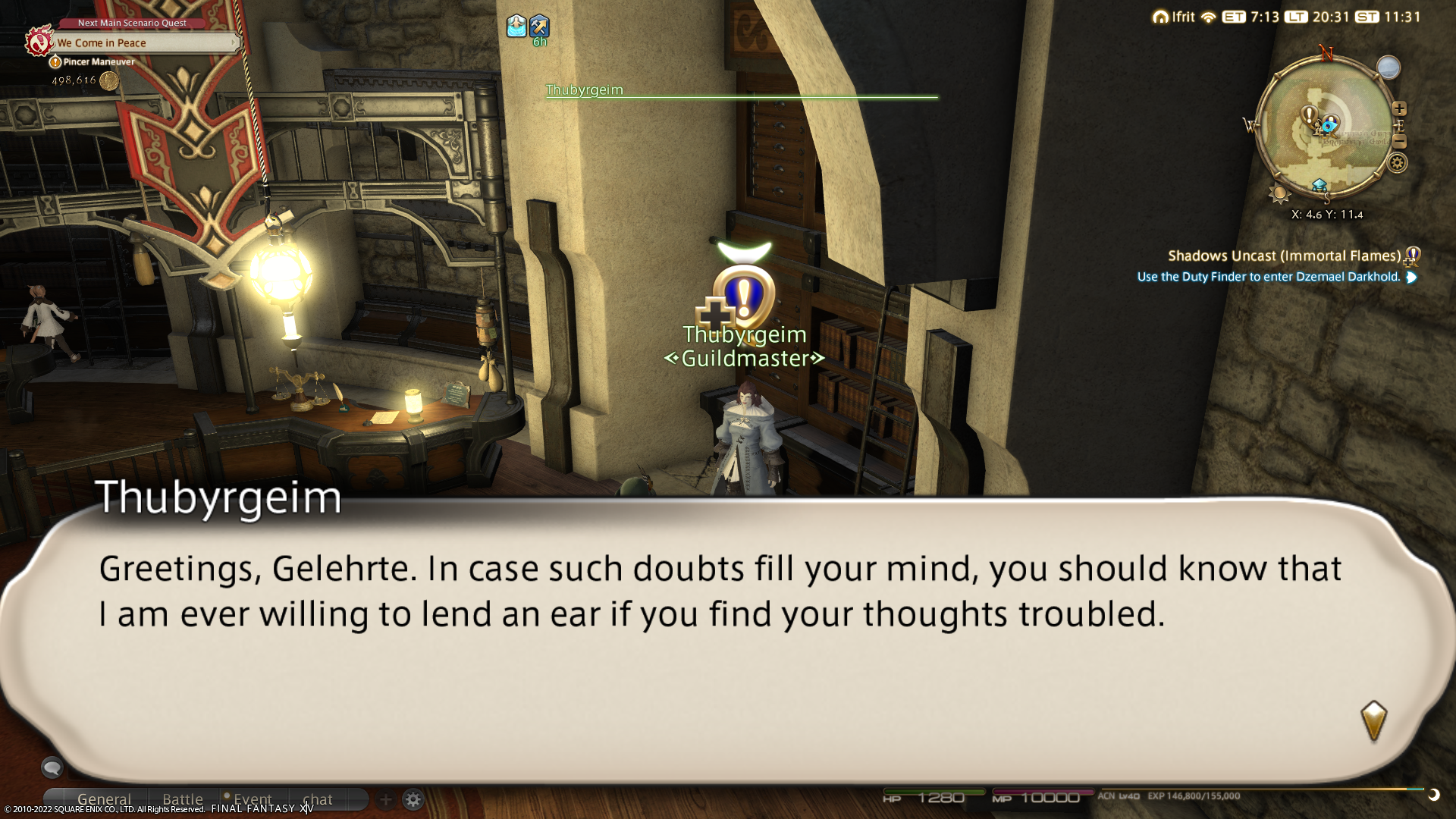Viewport: 1456px width, 819px height.
Task: Switch to the Event chat tab
Action: [252, 799]
